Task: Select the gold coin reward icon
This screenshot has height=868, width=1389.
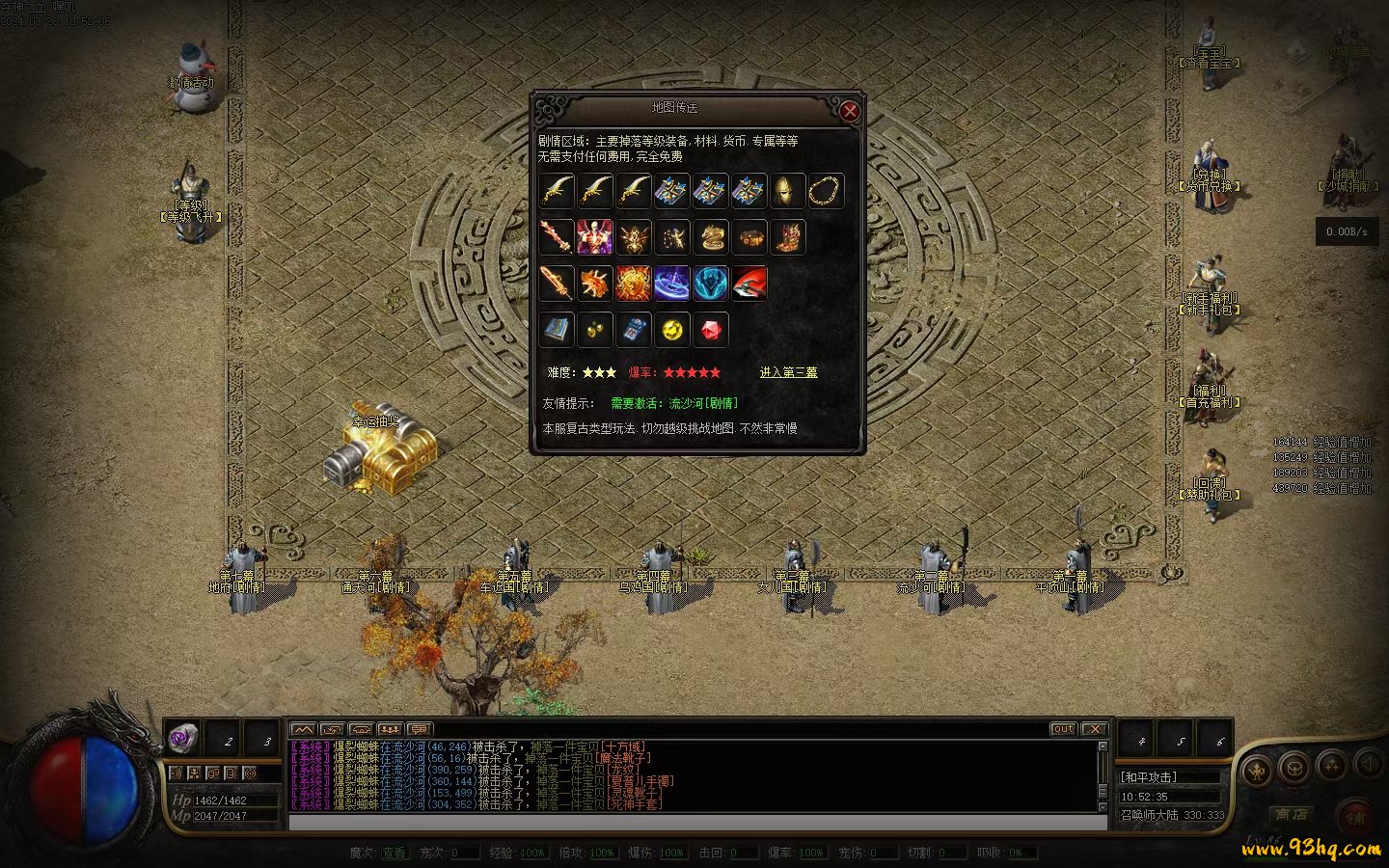Action: click(x=671, y=330)
